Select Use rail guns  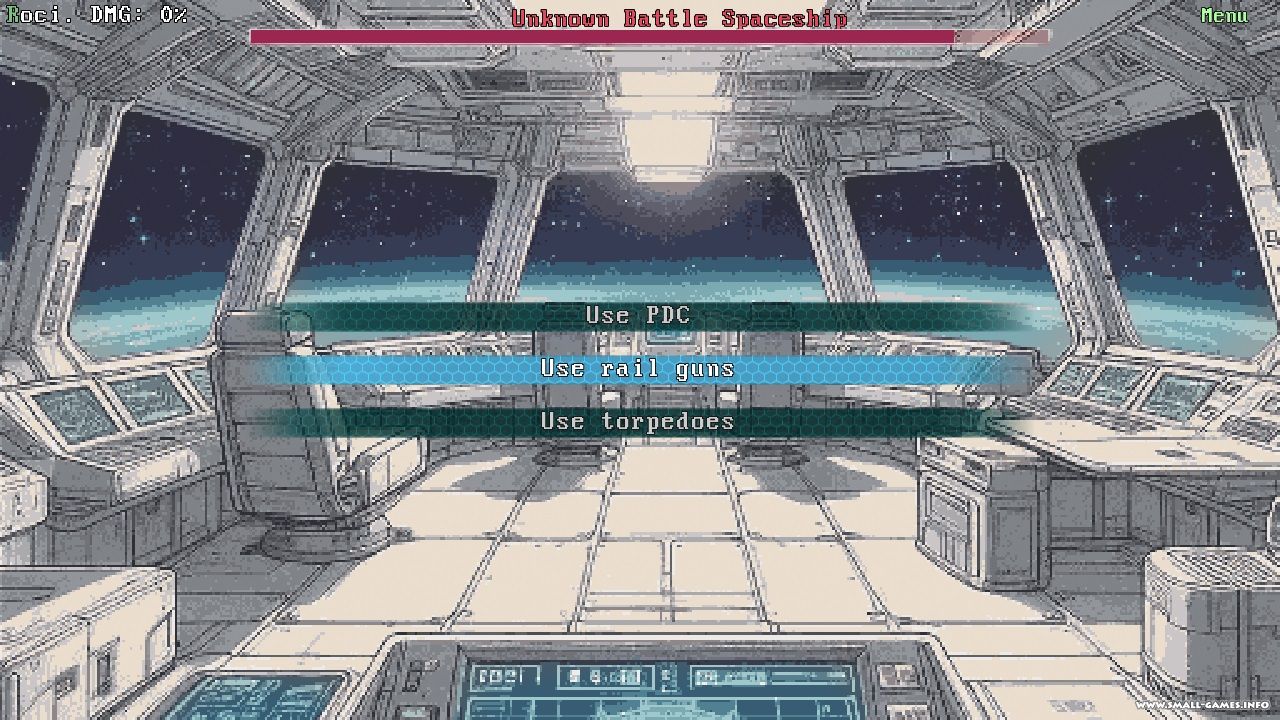click(638, 368)
